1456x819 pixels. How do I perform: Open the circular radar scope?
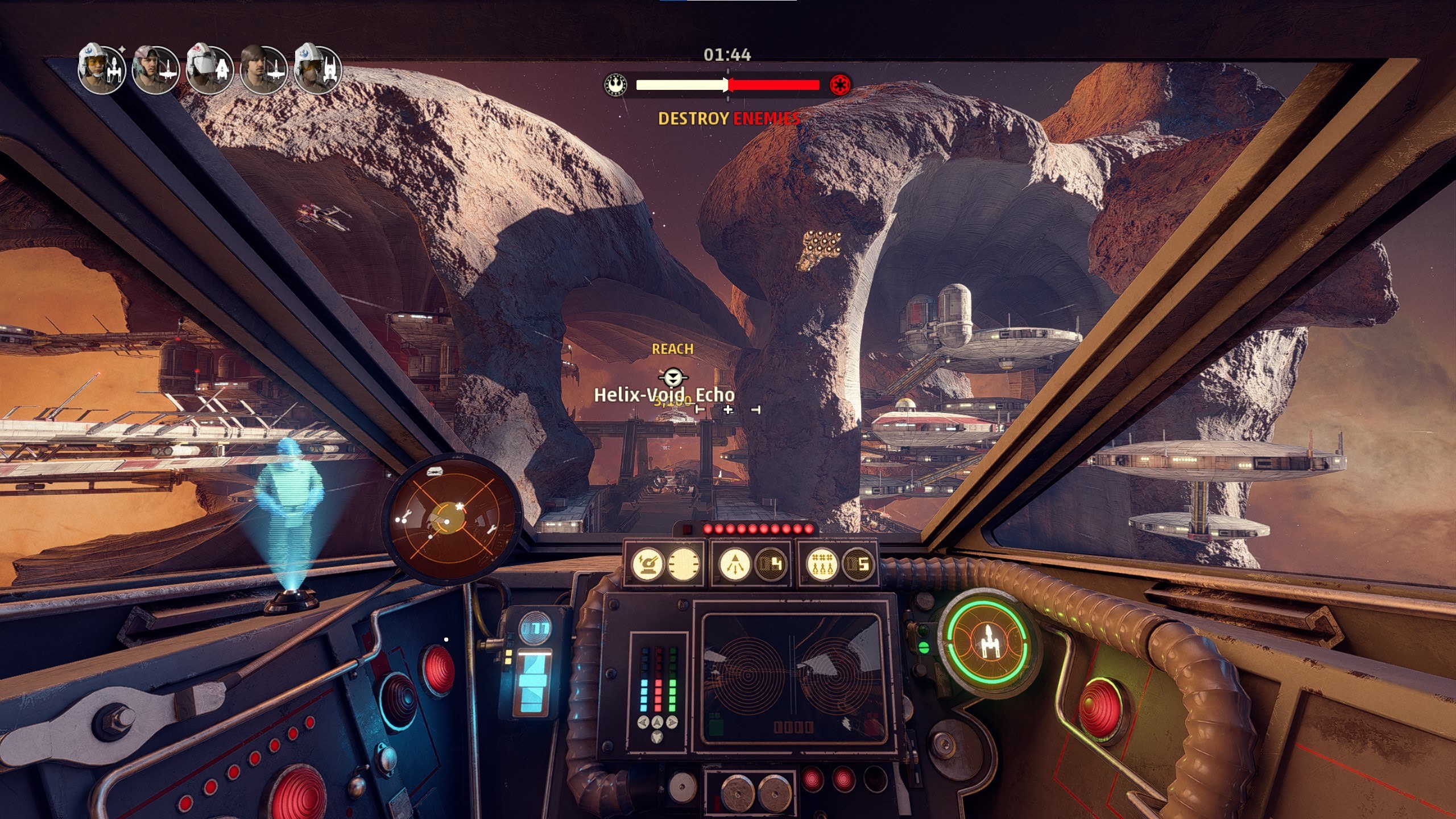click(452, 519)
